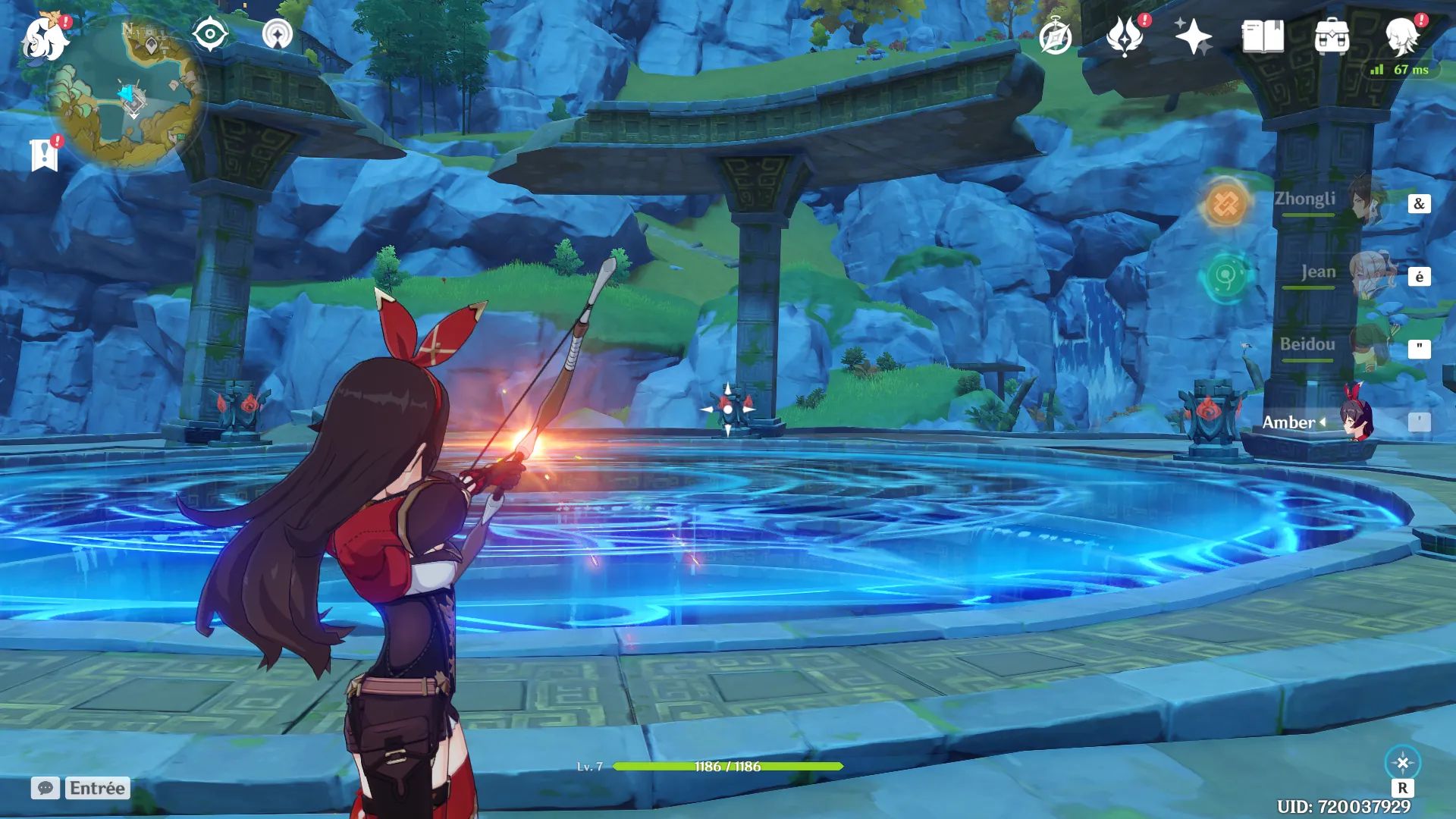Click the eye-shaped vision icon beside the minimap
The width and height of the screenshot is (1456, 819).
click(212, 33)
